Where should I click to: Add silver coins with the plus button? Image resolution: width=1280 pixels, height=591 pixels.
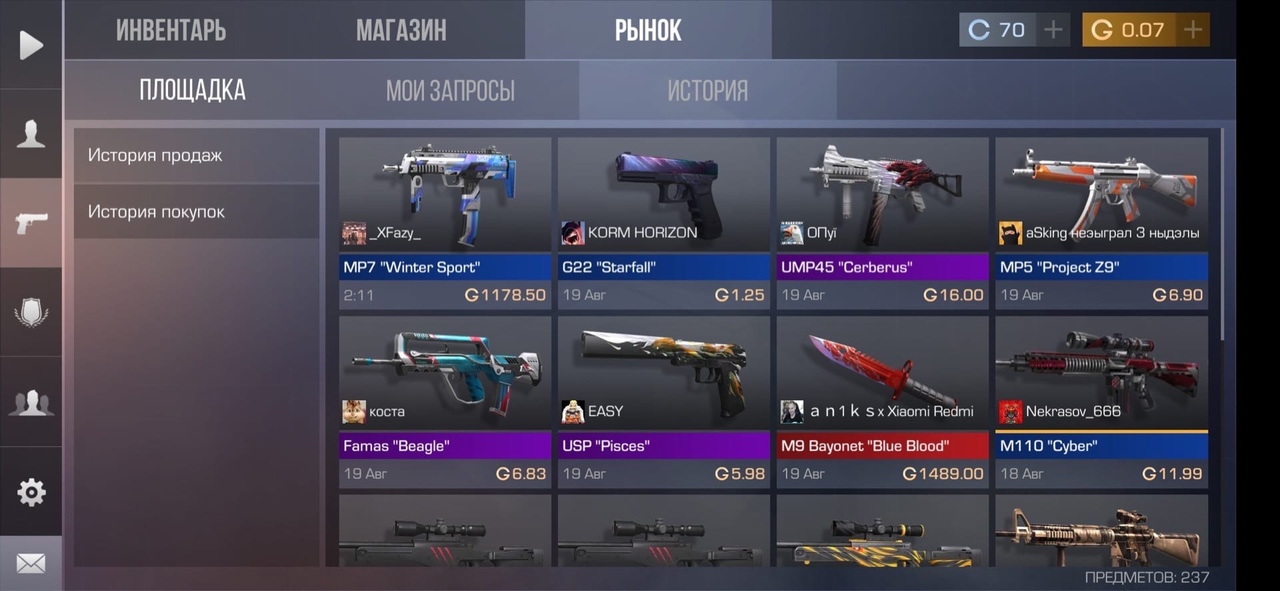[x=1053, y=30]
